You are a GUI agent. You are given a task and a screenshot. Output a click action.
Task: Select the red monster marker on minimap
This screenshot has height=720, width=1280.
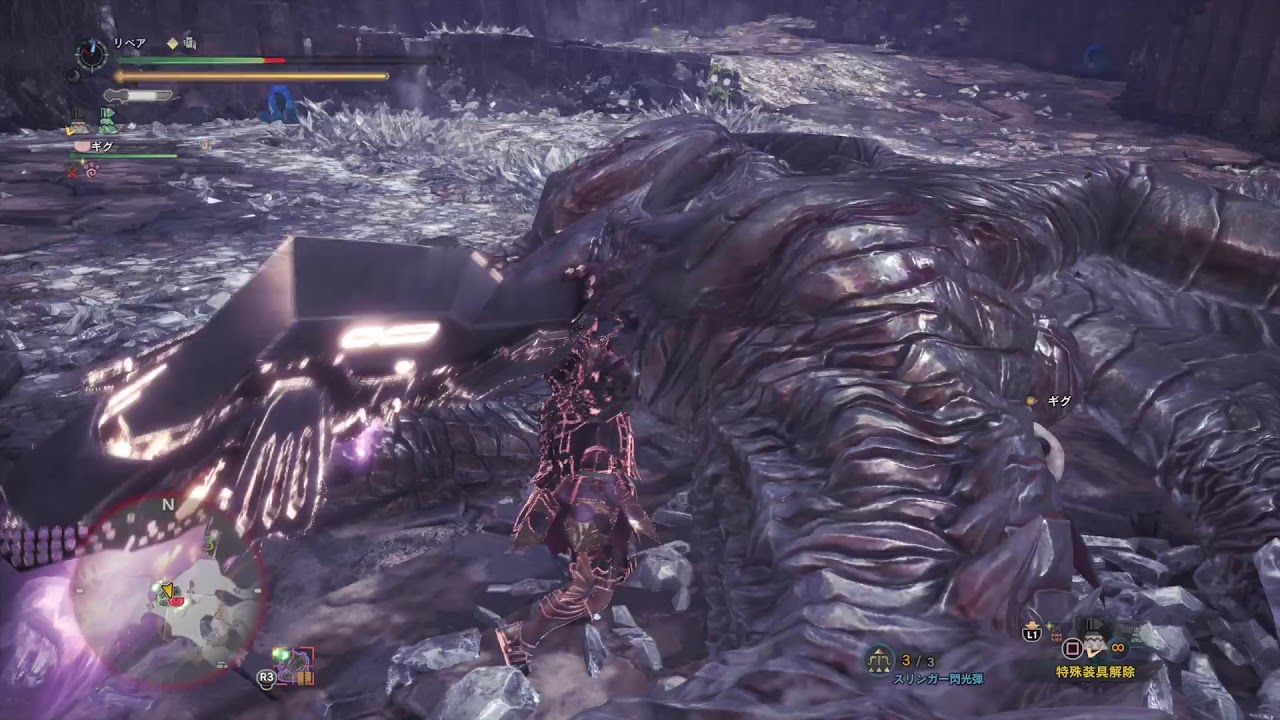coord(177,602)
